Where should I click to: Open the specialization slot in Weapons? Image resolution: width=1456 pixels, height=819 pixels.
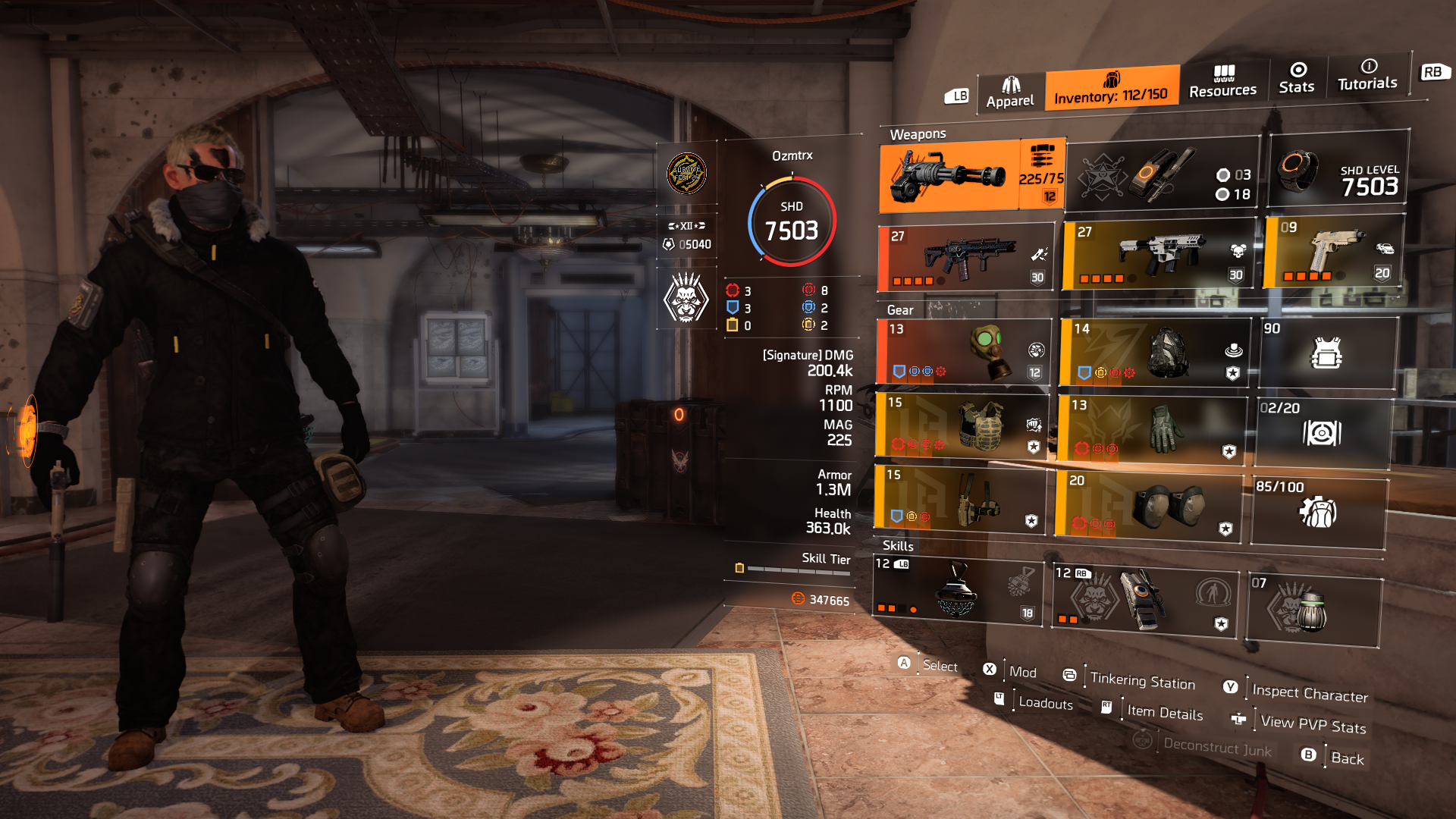(x=1160, y=174)
